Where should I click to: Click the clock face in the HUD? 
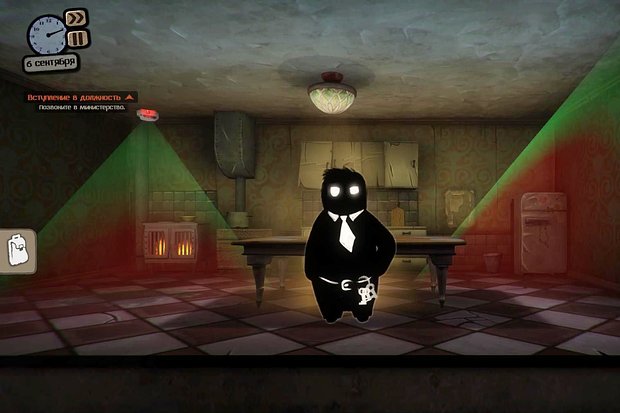click(46, 35)
